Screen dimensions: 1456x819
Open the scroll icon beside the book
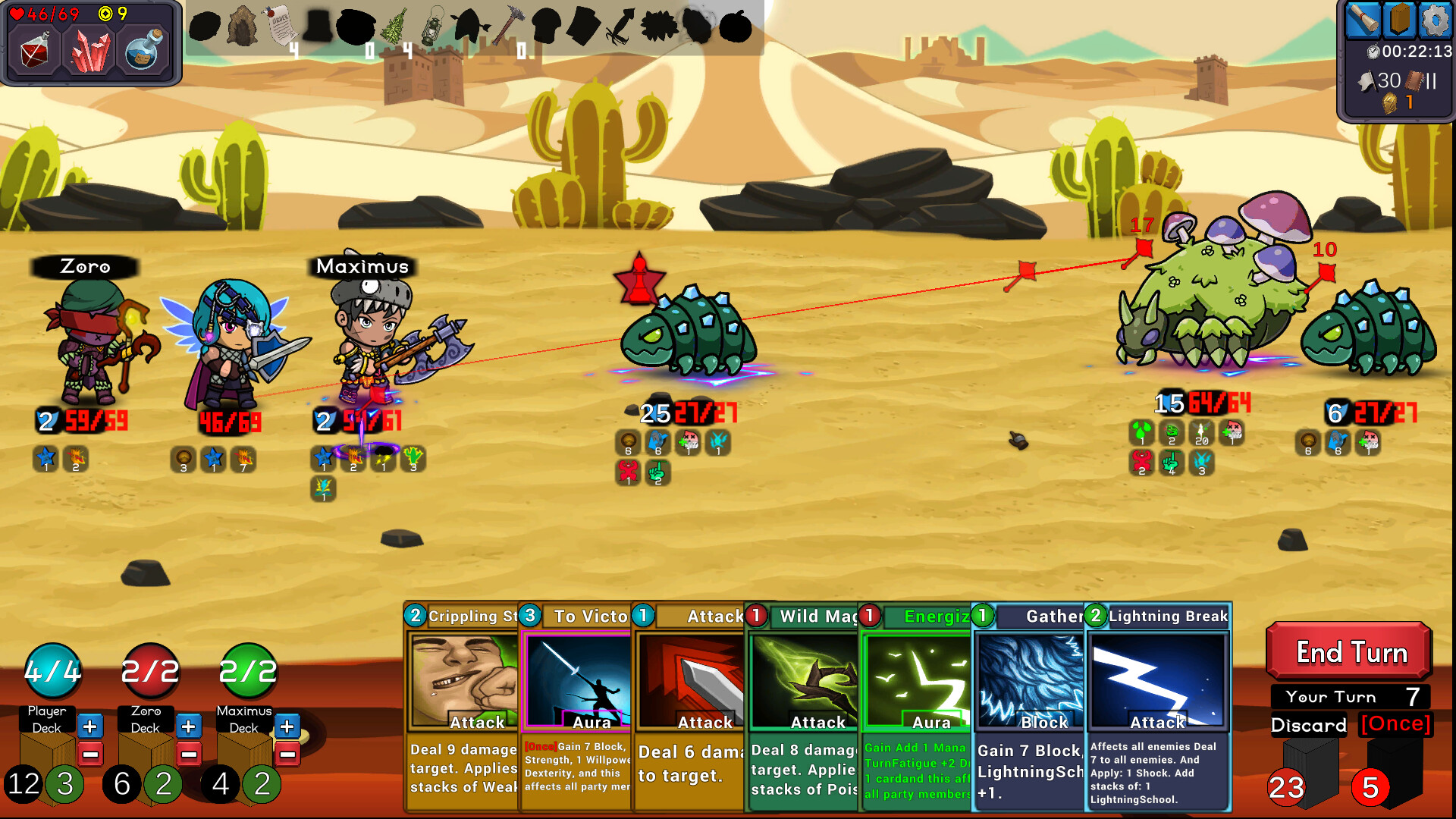tap(1363, 20)
